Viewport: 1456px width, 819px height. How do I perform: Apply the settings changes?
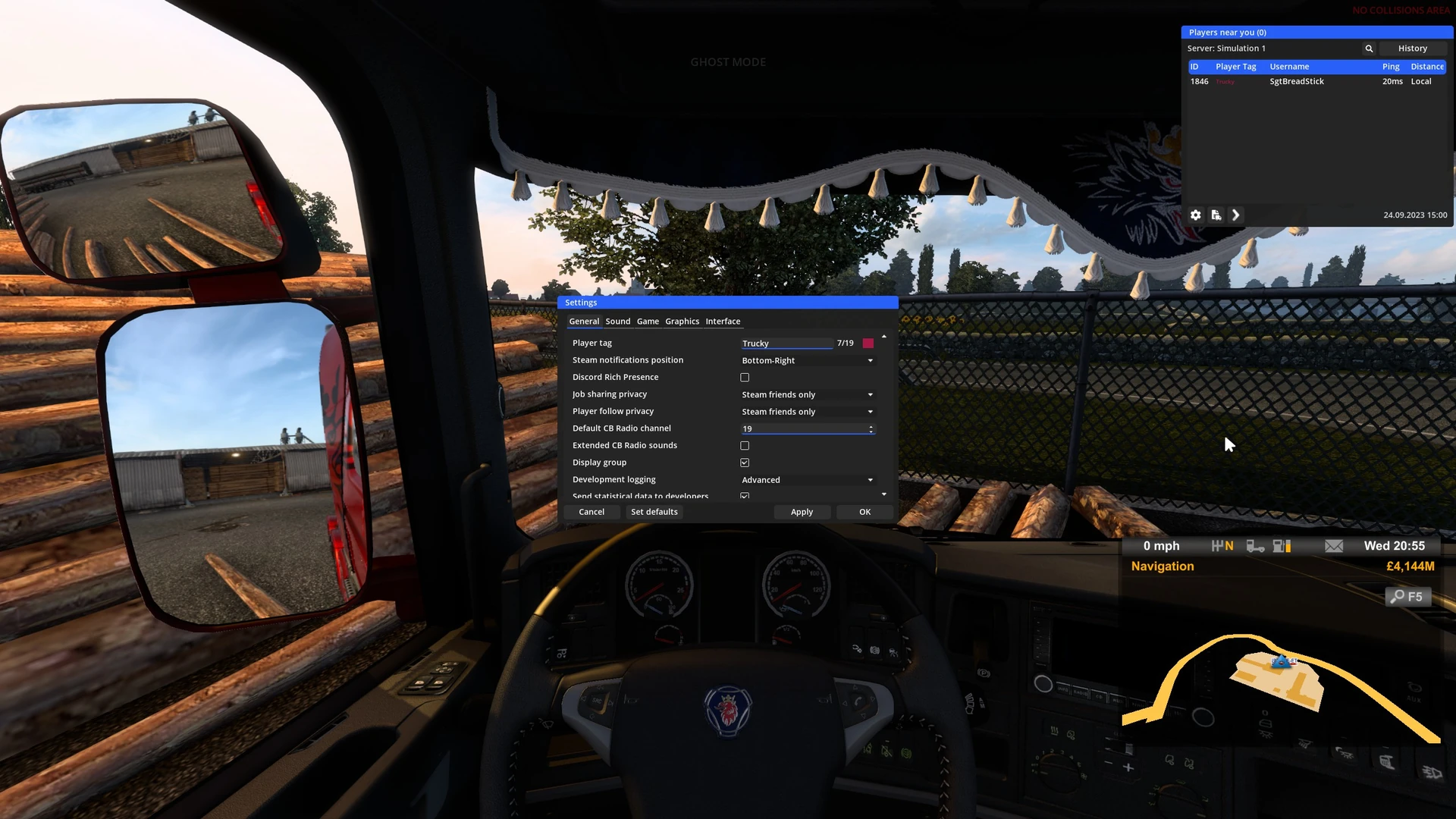802,512
